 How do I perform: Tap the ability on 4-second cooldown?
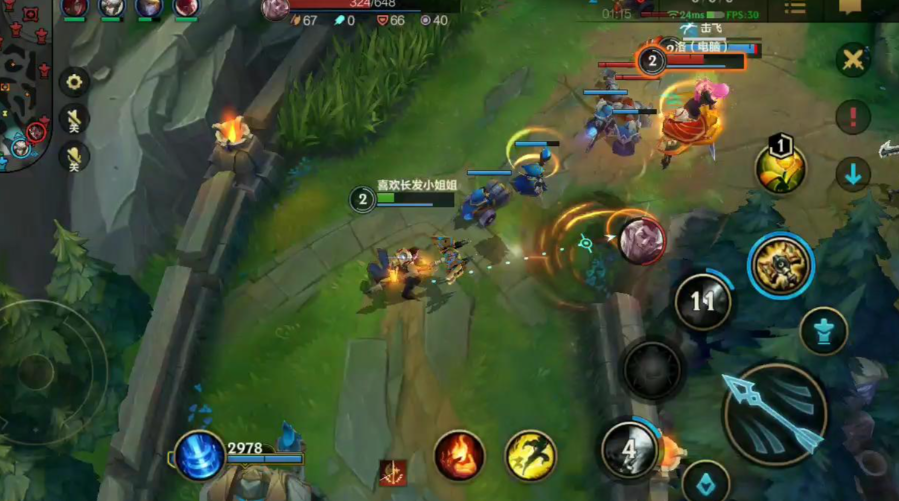click(629, 449)
